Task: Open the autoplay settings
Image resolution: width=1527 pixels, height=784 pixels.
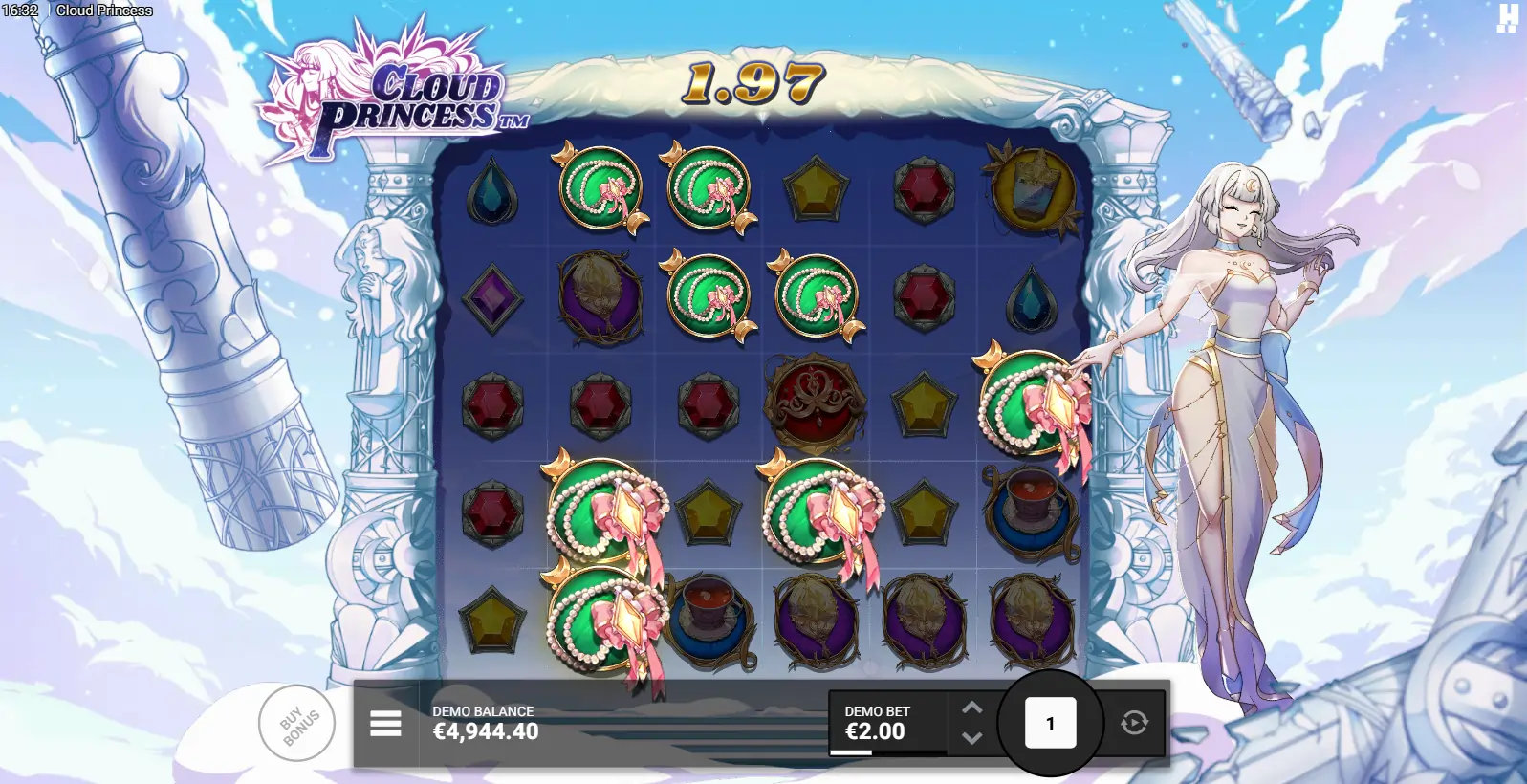Action: tap(1135, 723)
